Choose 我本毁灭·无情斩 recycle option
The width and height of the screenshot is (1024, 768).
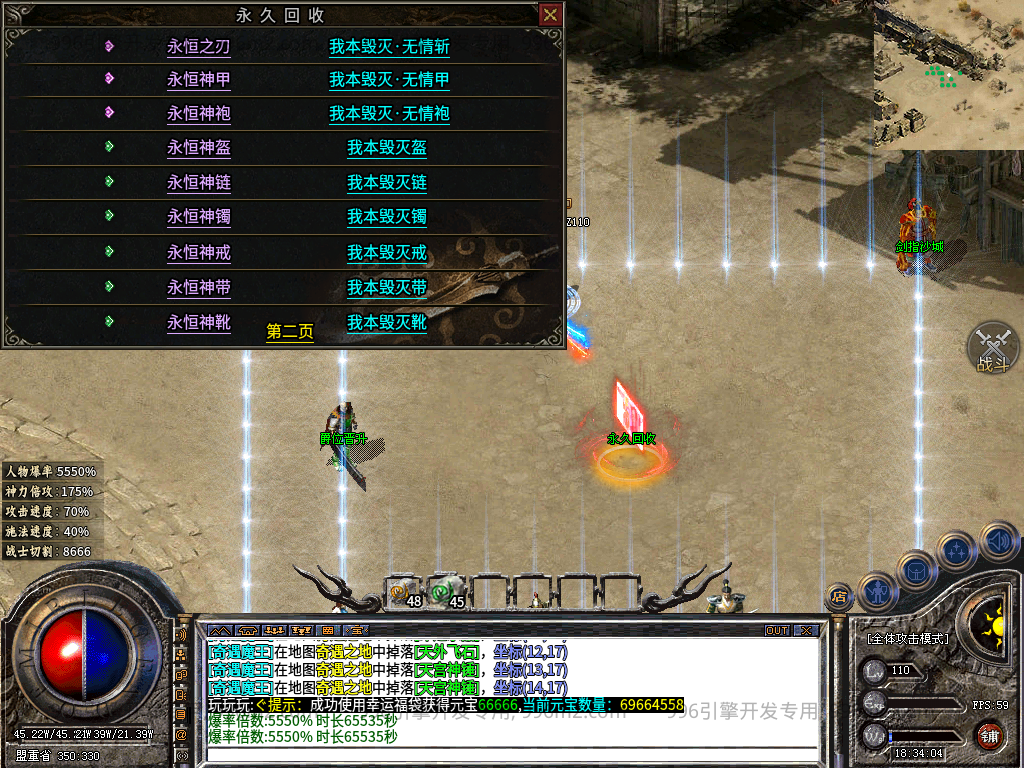[x=389, y=47]
